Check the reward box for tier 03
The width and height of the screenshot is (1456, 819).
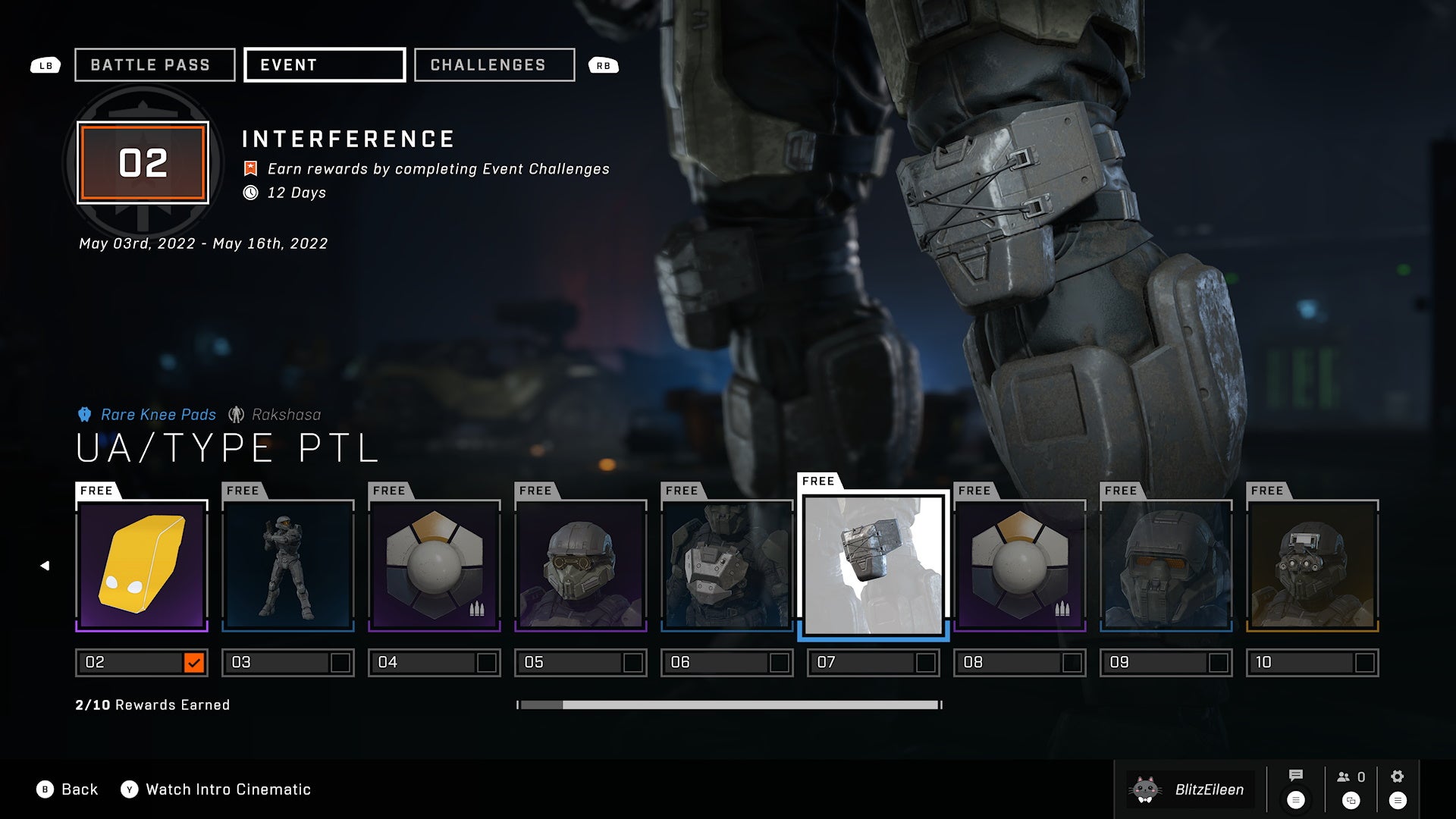coord(343,662)
